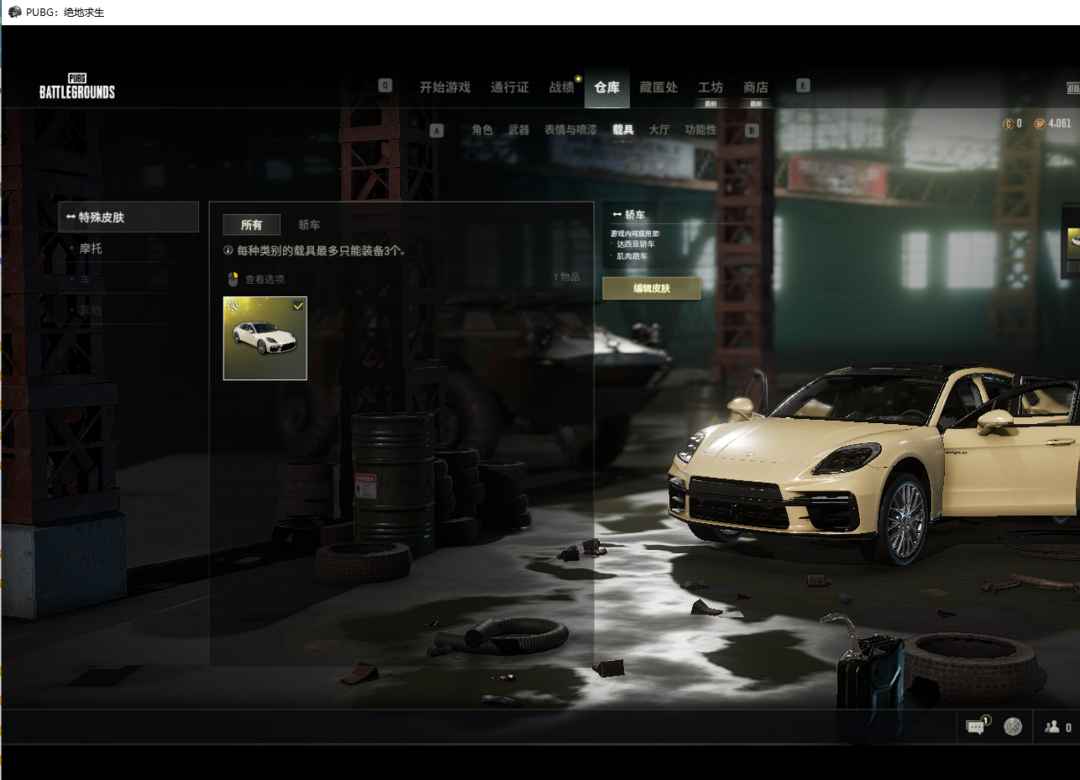
Task: Open the 战绩 tab
Action: click(561, 87)
